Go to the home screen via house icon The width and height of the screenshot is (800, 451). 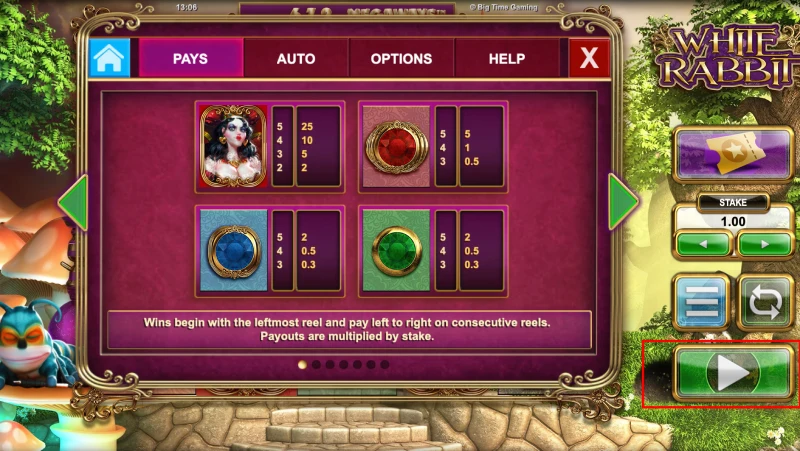[x=110, y=59]
